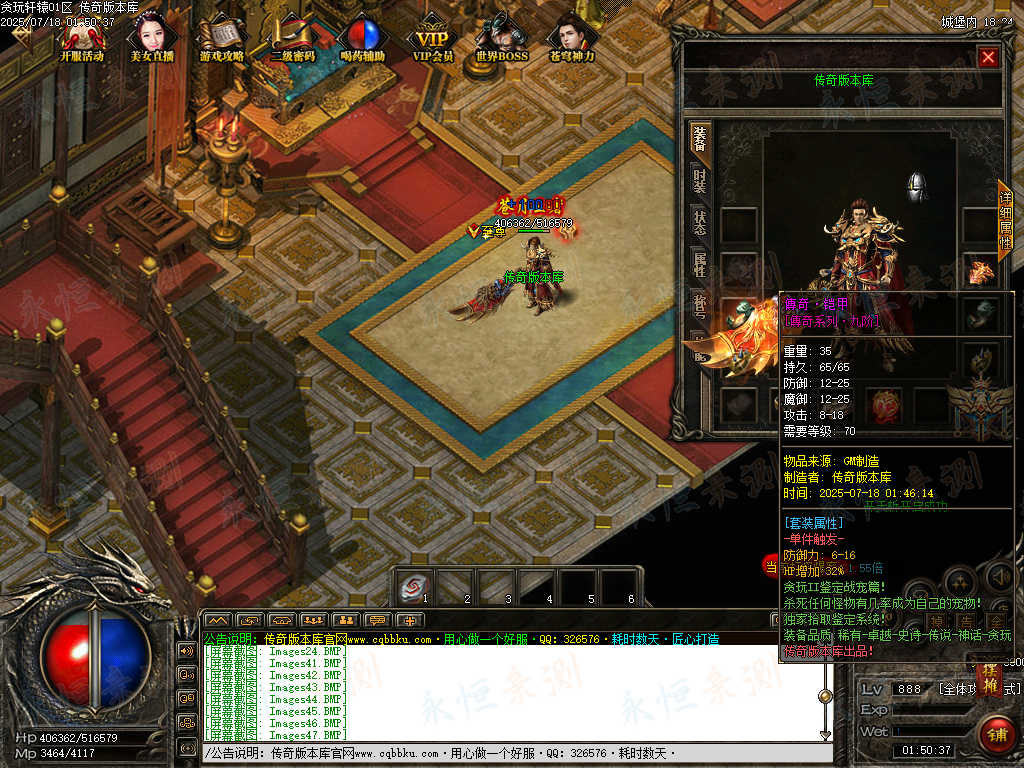Switch to the 状态 status tab
Viewport: 1024px width, 768px height.
click(x=699, y=223)
